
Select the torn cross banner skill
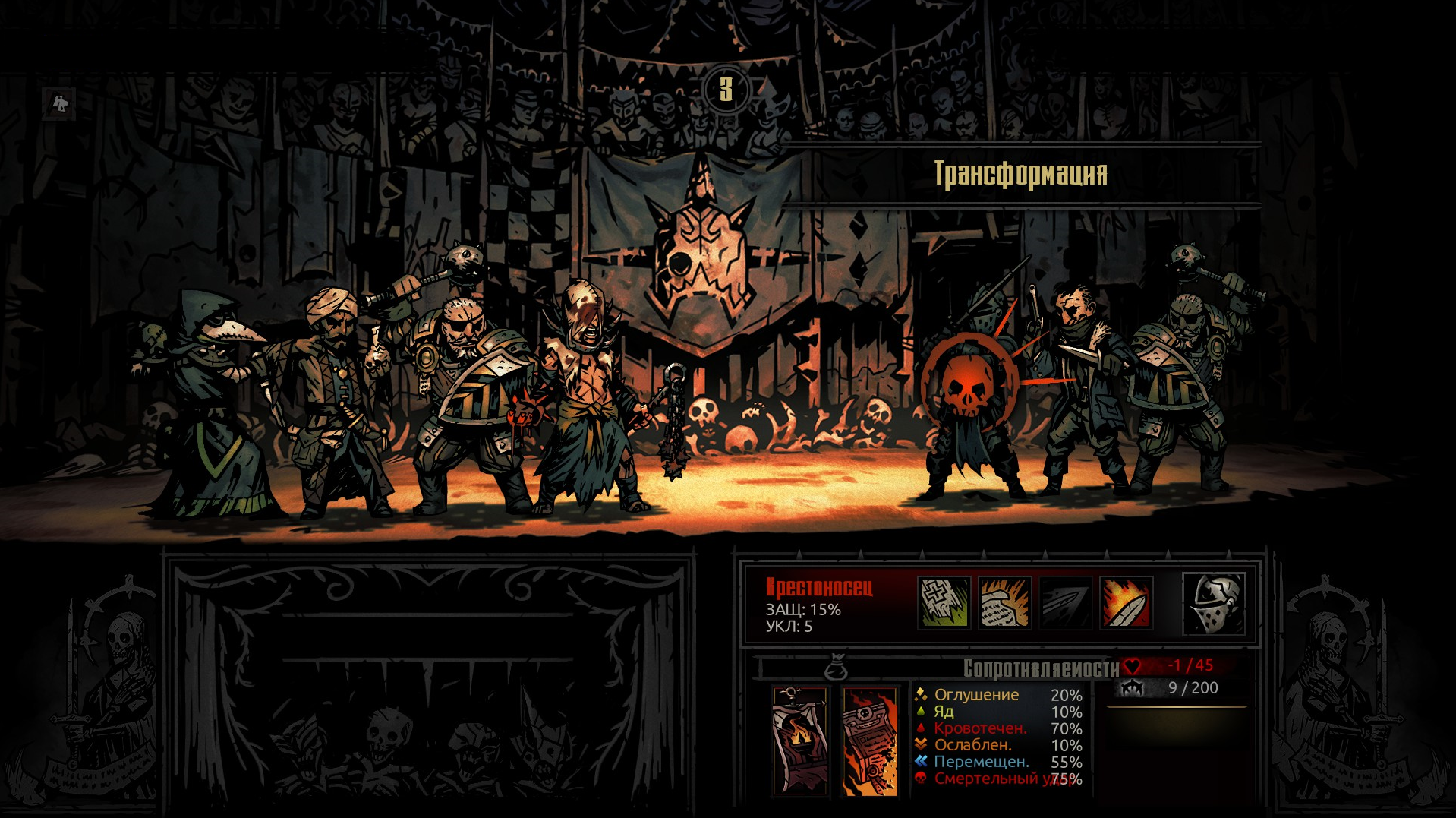[944, 602]
